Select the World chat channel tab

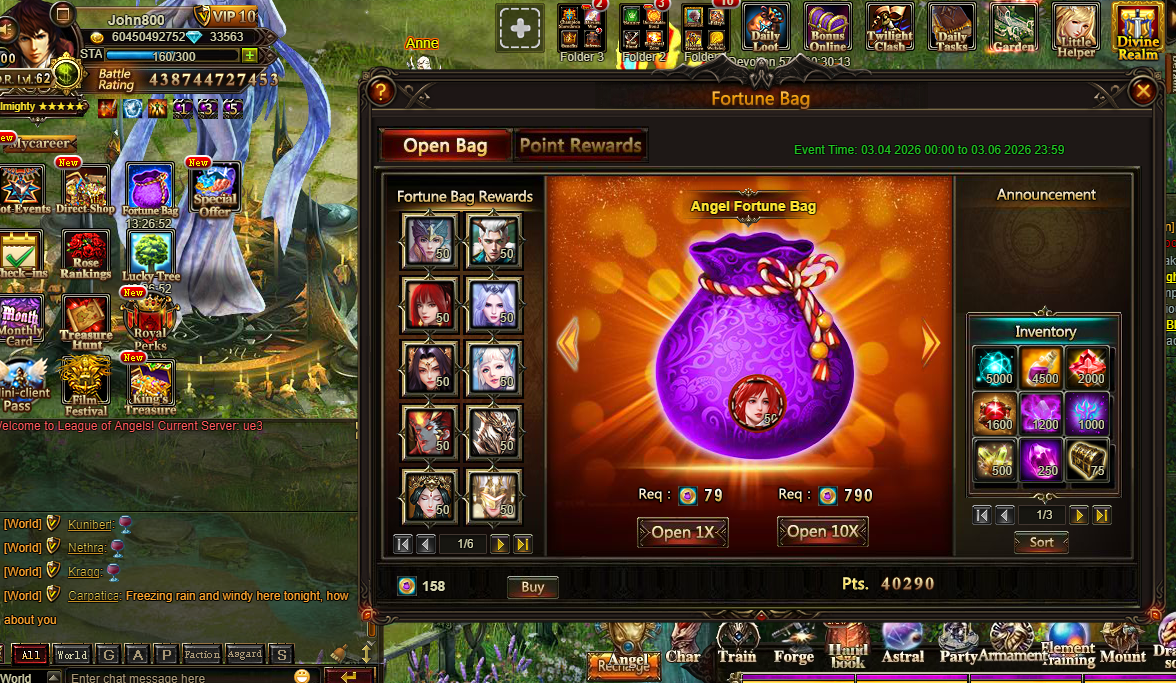click(72, 655)
